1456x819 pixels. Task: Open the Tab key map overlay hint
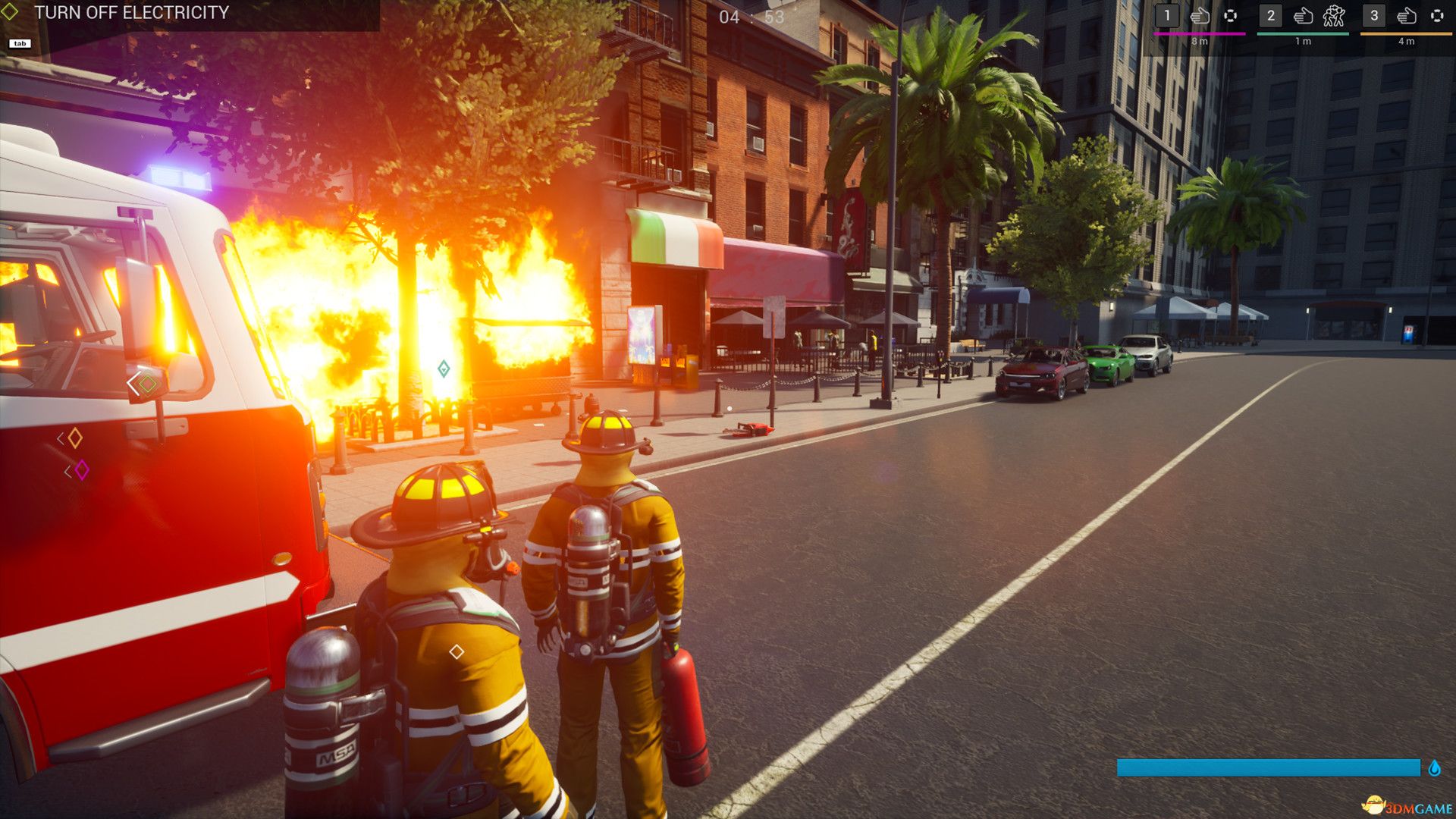point(20,43)
